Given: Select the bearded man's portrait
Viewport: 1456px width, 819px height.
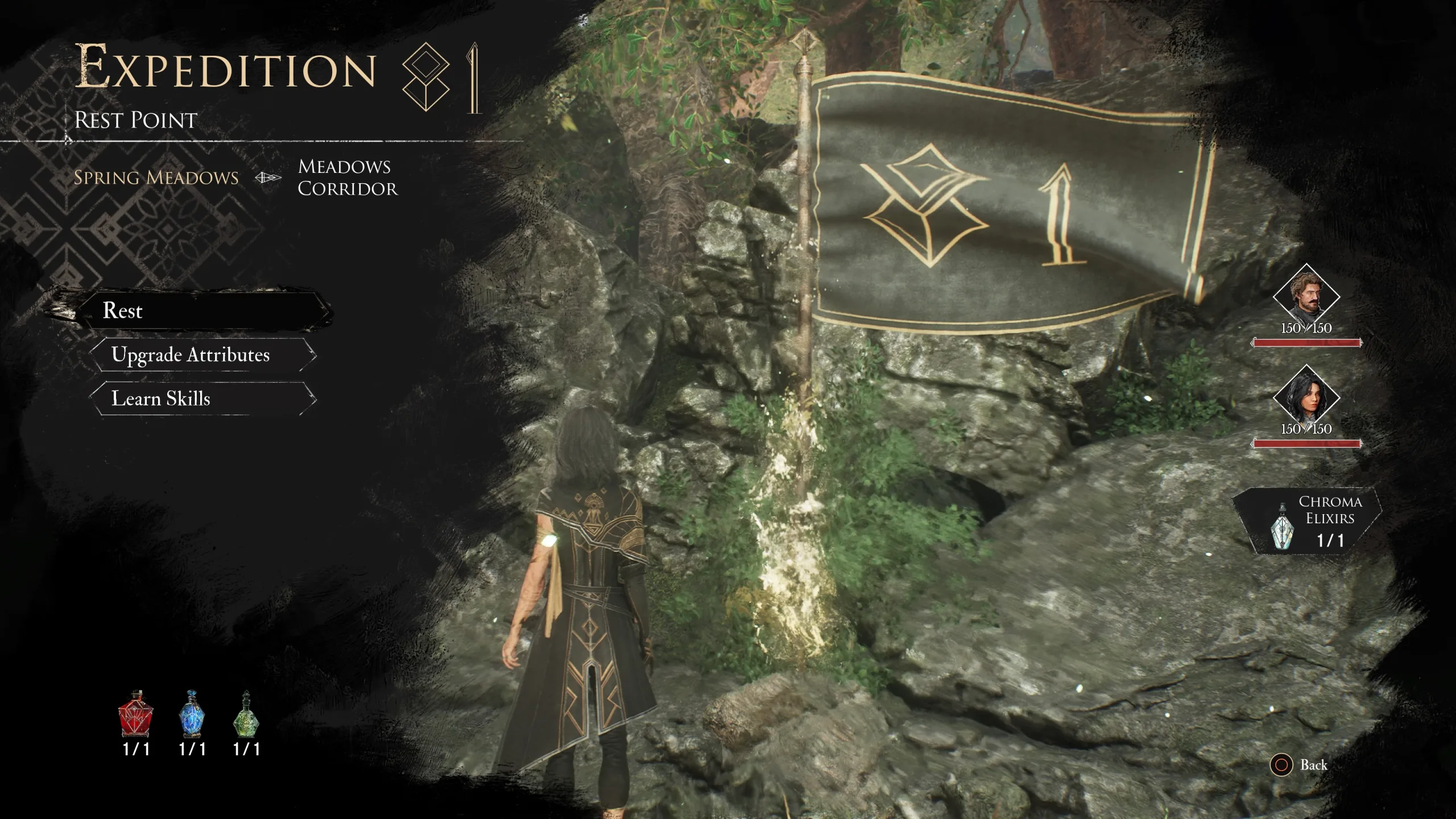Looking at the screenshot, I should [1306, 297].
